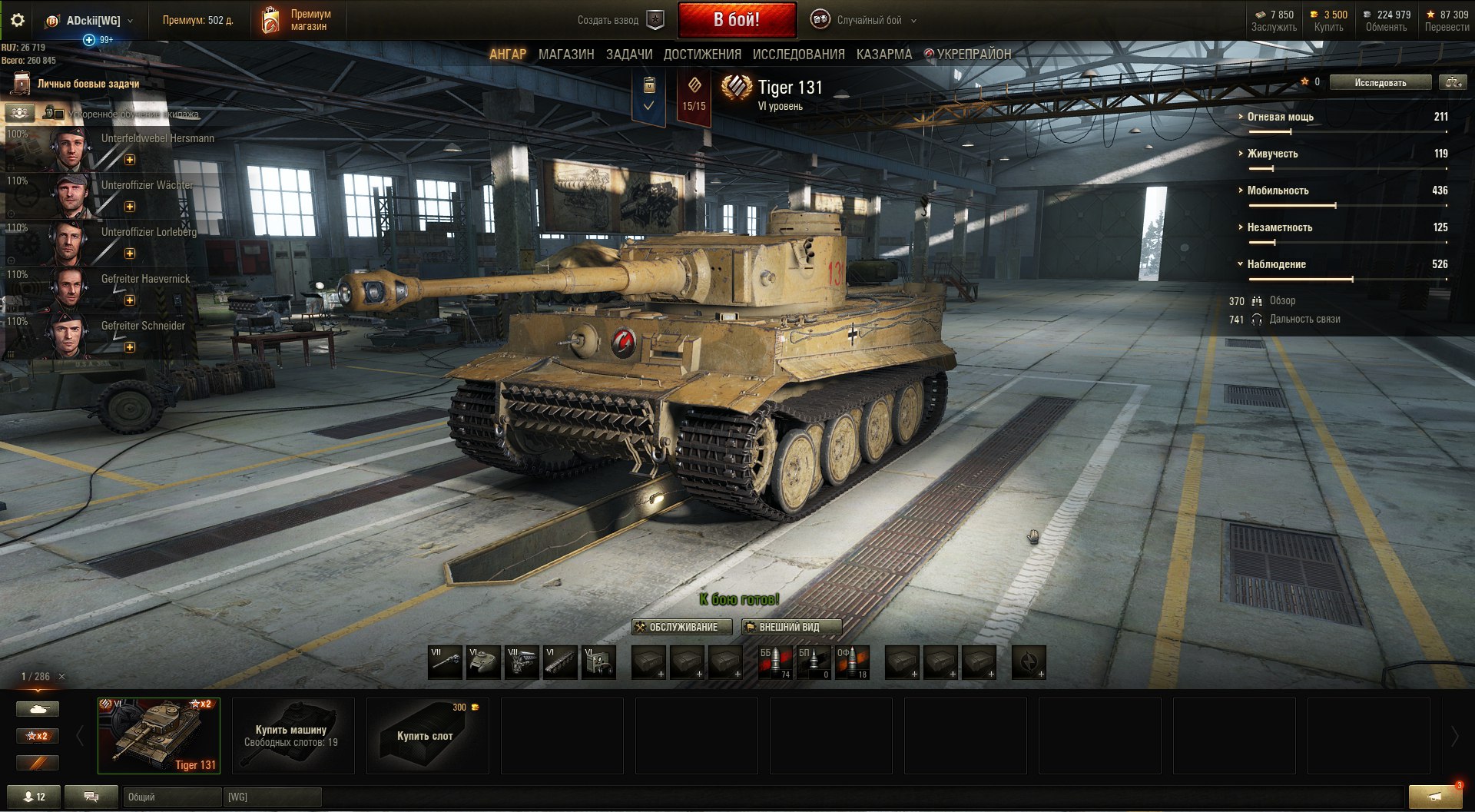The image size is (1475, 812).
Task: Open the settings gear menu
Action: click(x=18, y=21)
